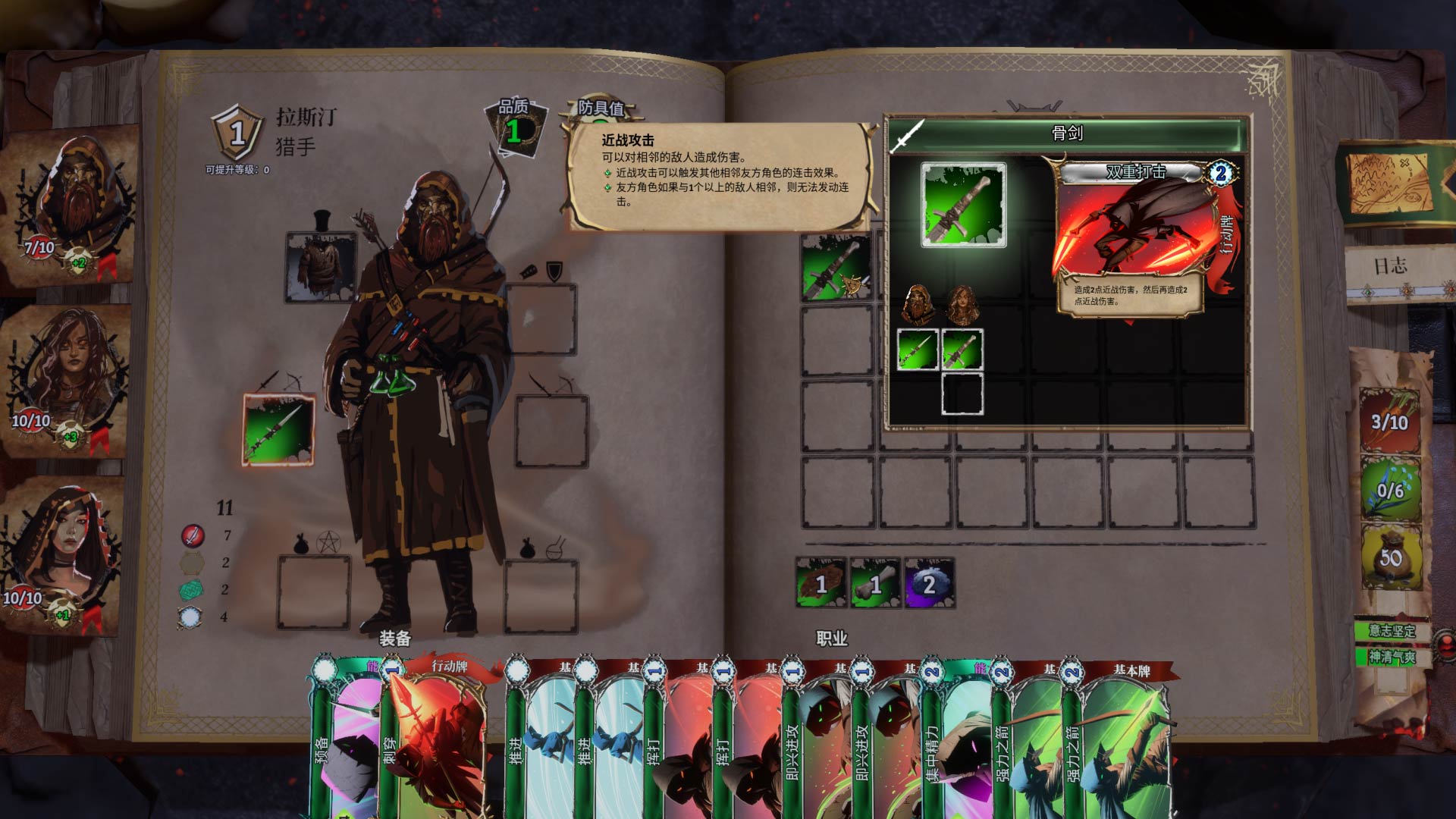Click the 品质 quality card icon
1456x819 pixels.
[x=516, y=129]
